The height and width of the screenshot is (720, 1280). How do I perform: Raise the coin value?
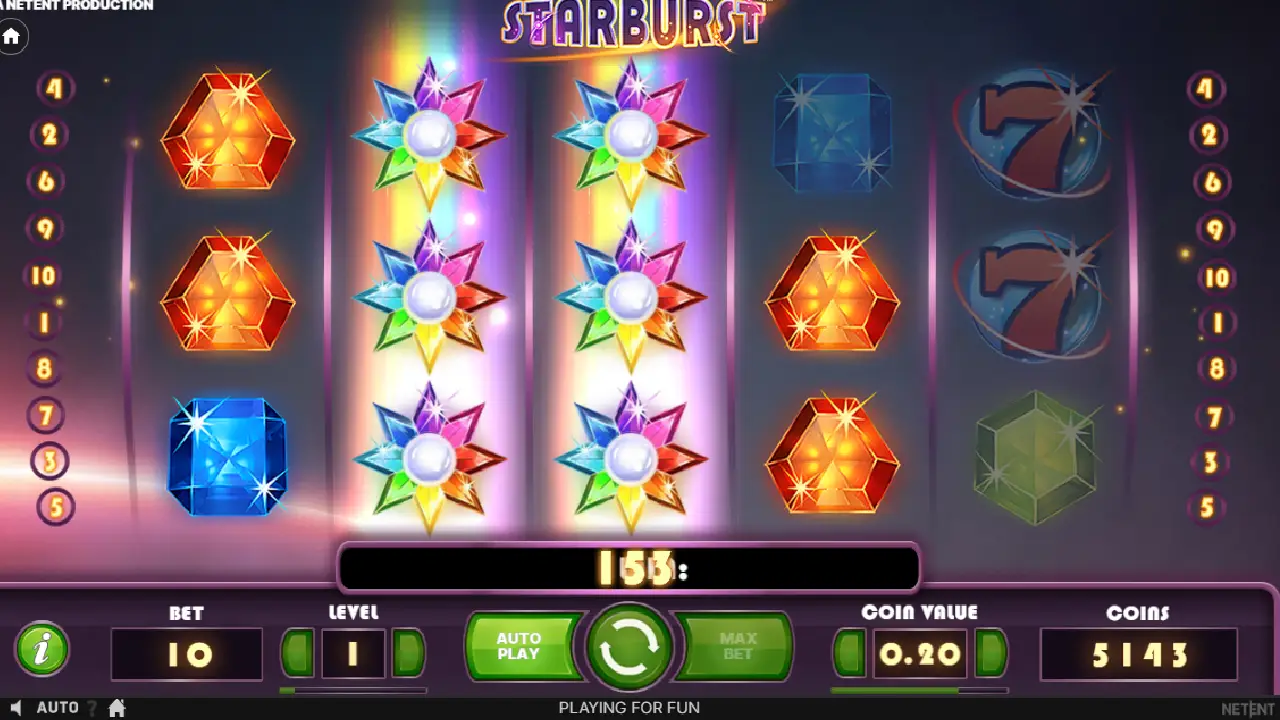point(990,654)
